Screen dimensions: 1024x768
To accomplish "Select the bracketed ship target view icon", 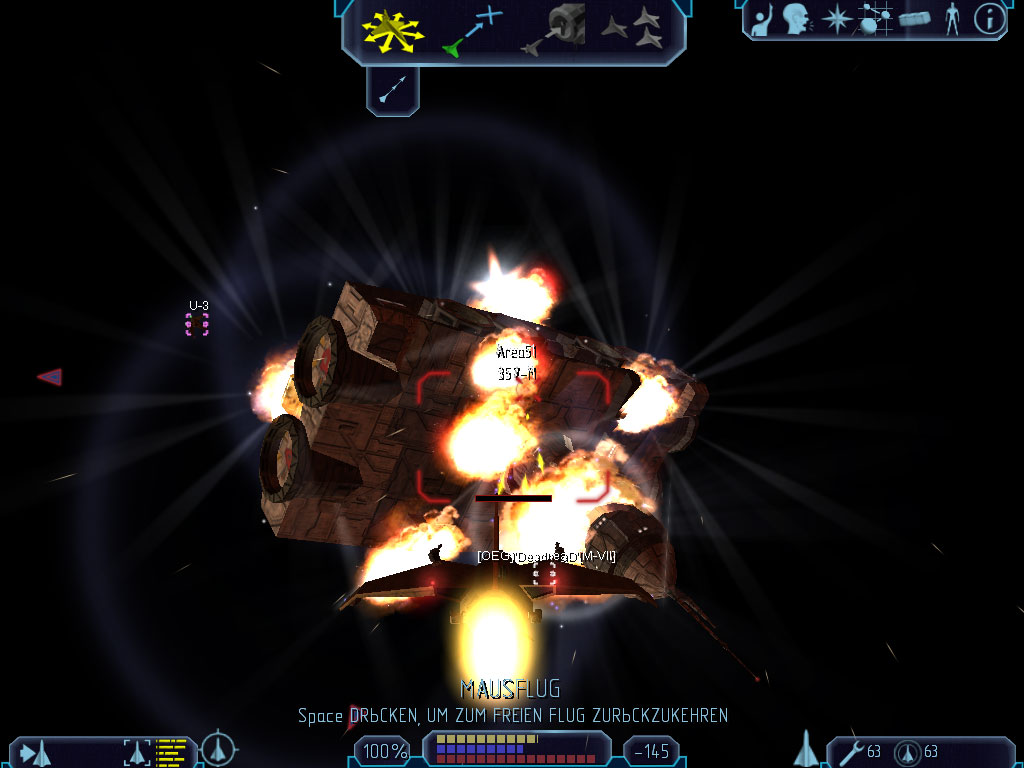I will [x=136, y=752].
